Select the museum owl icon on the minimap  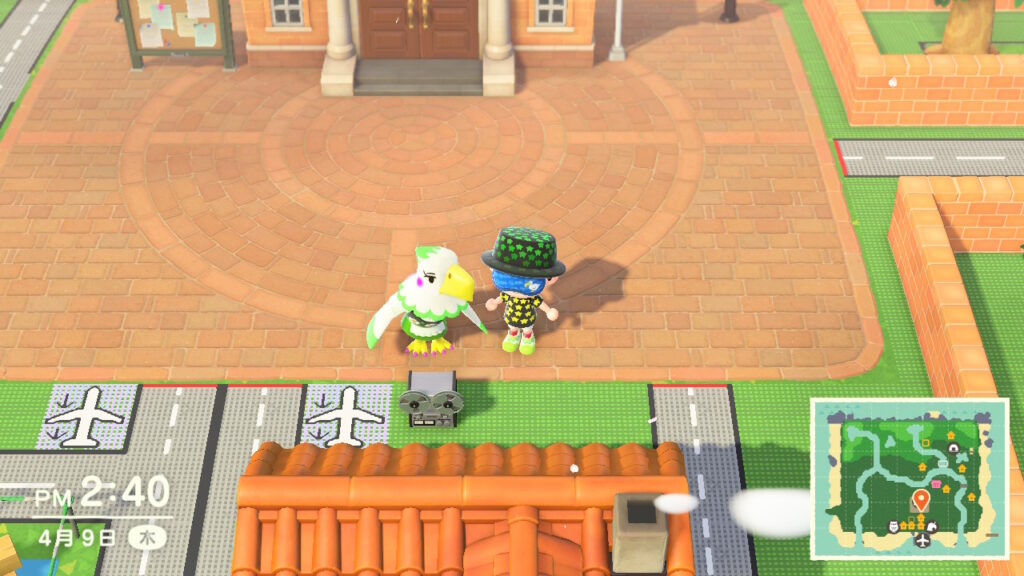pyautogui.click(x=893, y=526)
